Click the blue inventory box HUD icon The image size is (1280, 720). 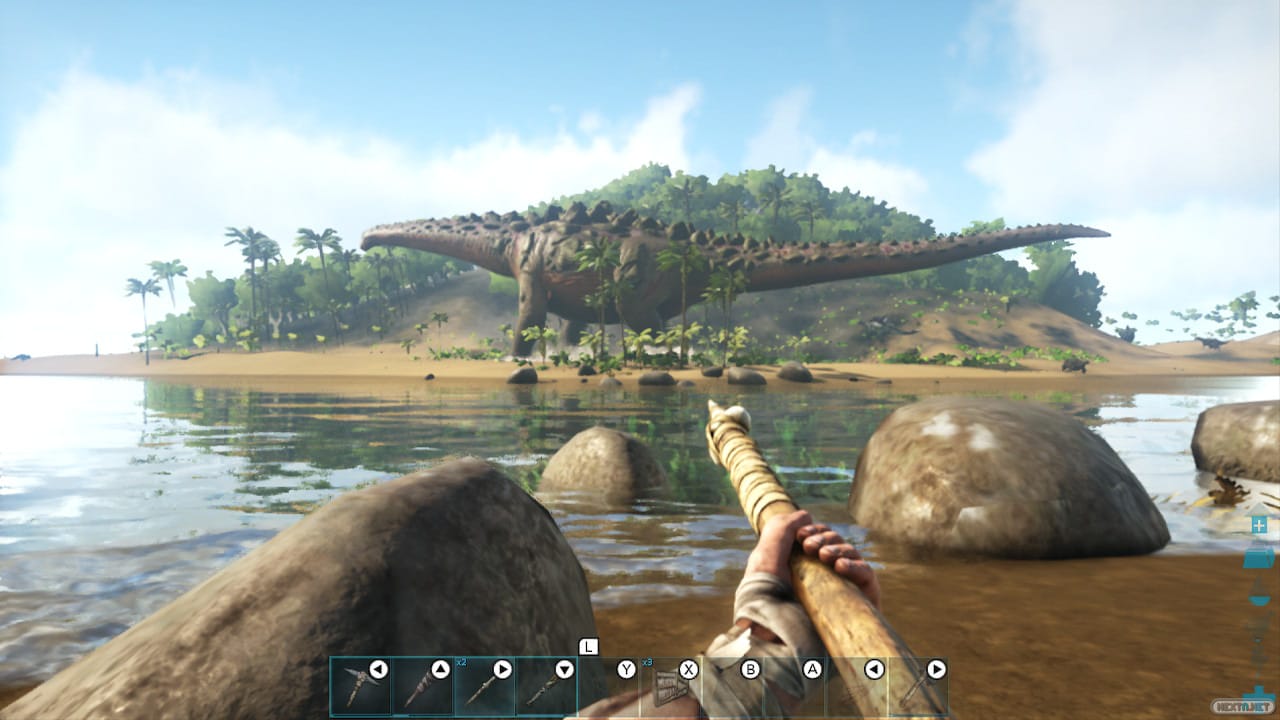1257,560
